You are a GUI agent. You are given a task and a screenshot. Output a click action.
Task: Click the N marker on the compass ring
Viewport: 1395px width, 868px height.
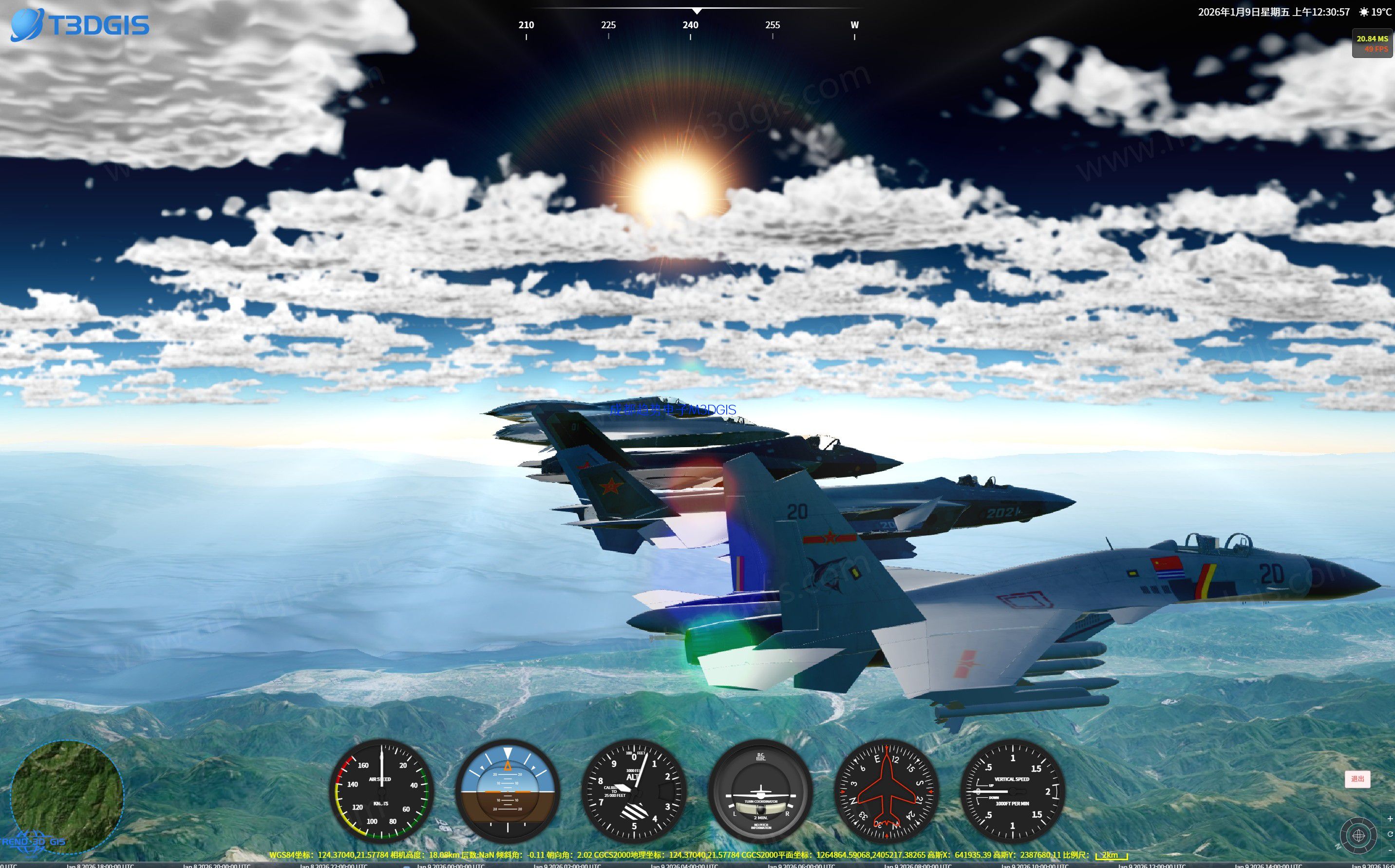point(1338,847)
